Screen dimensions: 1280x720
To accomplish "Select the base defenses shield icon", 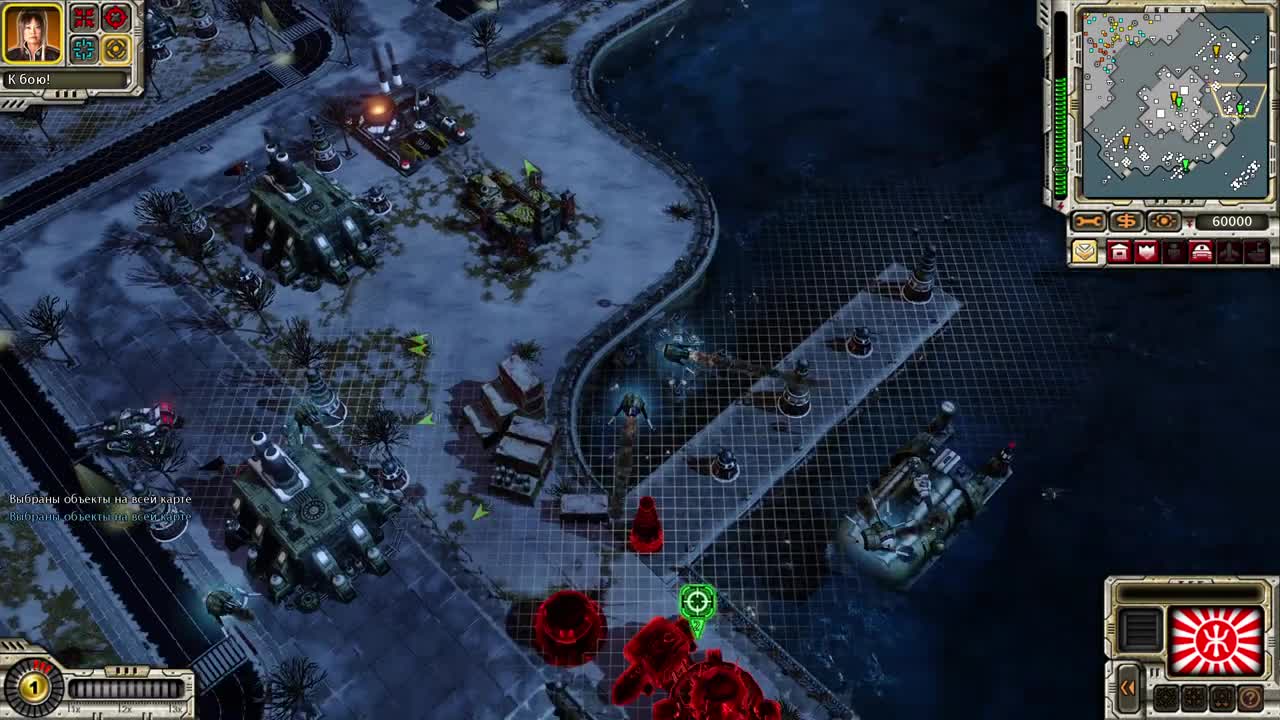I will (1145, 250).
